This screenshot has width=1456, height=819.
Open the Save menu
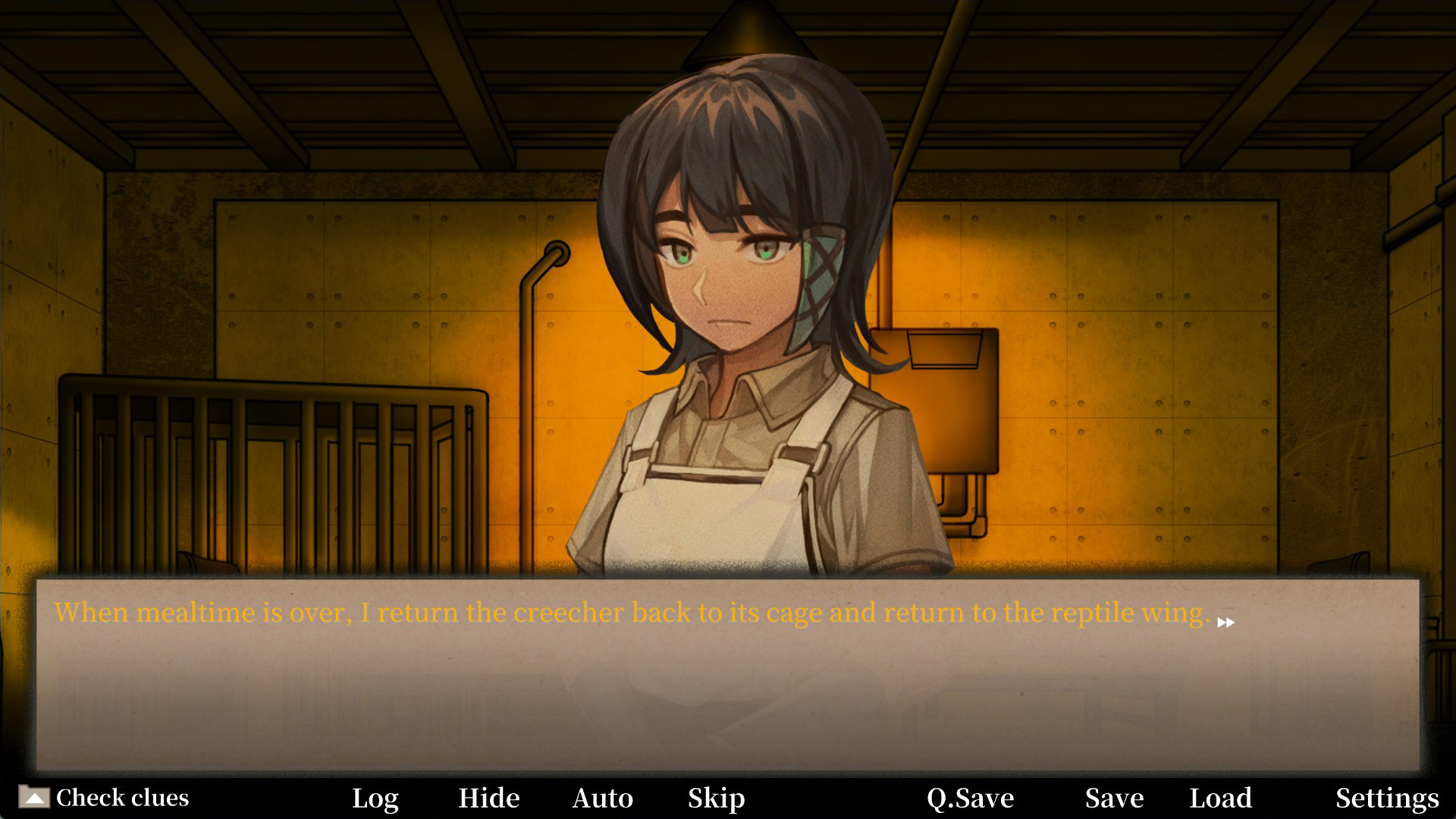[x=1114, y=798]
